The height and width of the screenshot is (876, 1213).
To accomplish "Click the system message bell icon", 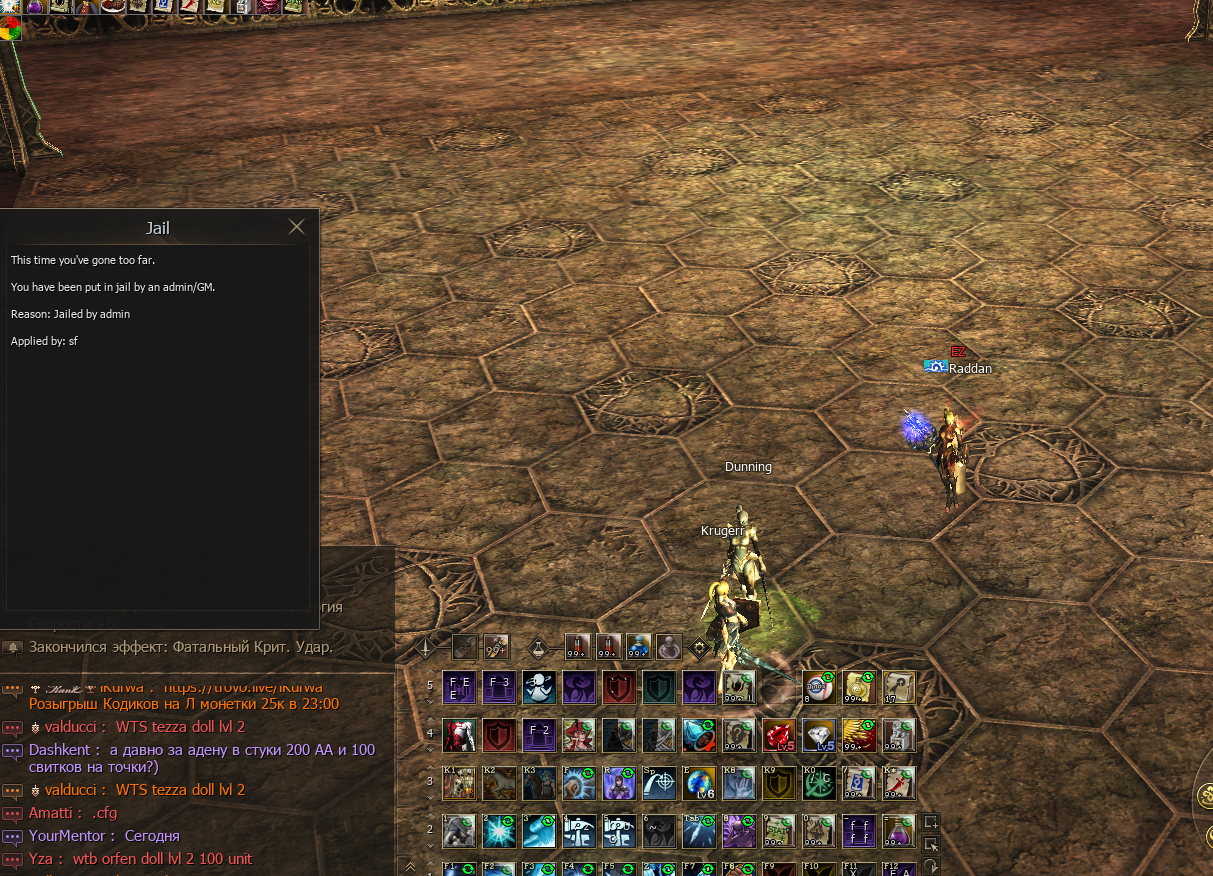I will 13,647.
